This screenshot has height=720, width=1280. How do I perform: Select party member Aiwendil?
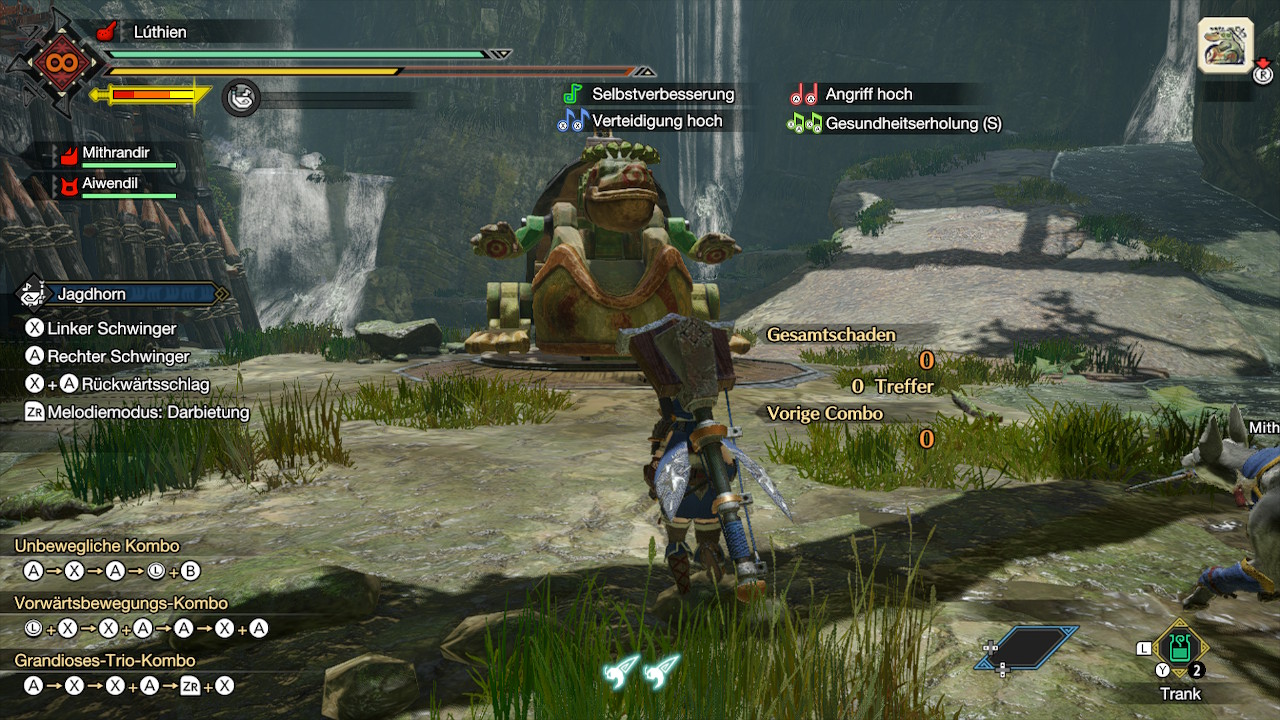click(109, 184)
